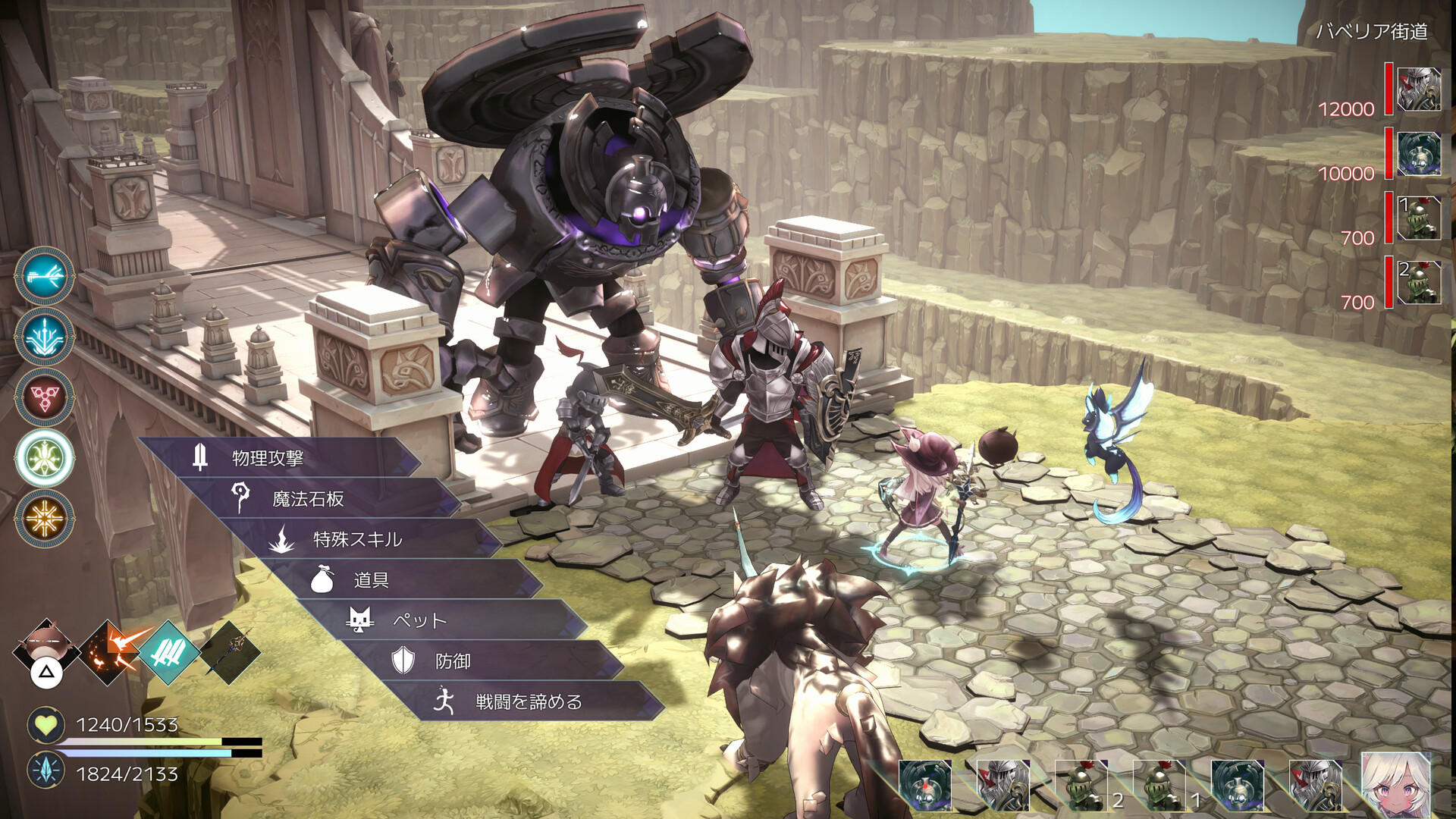The height and width of the screenshot is (819, 1456).
Task: Select the dark spear weapon icon
Action: point(230,652)
